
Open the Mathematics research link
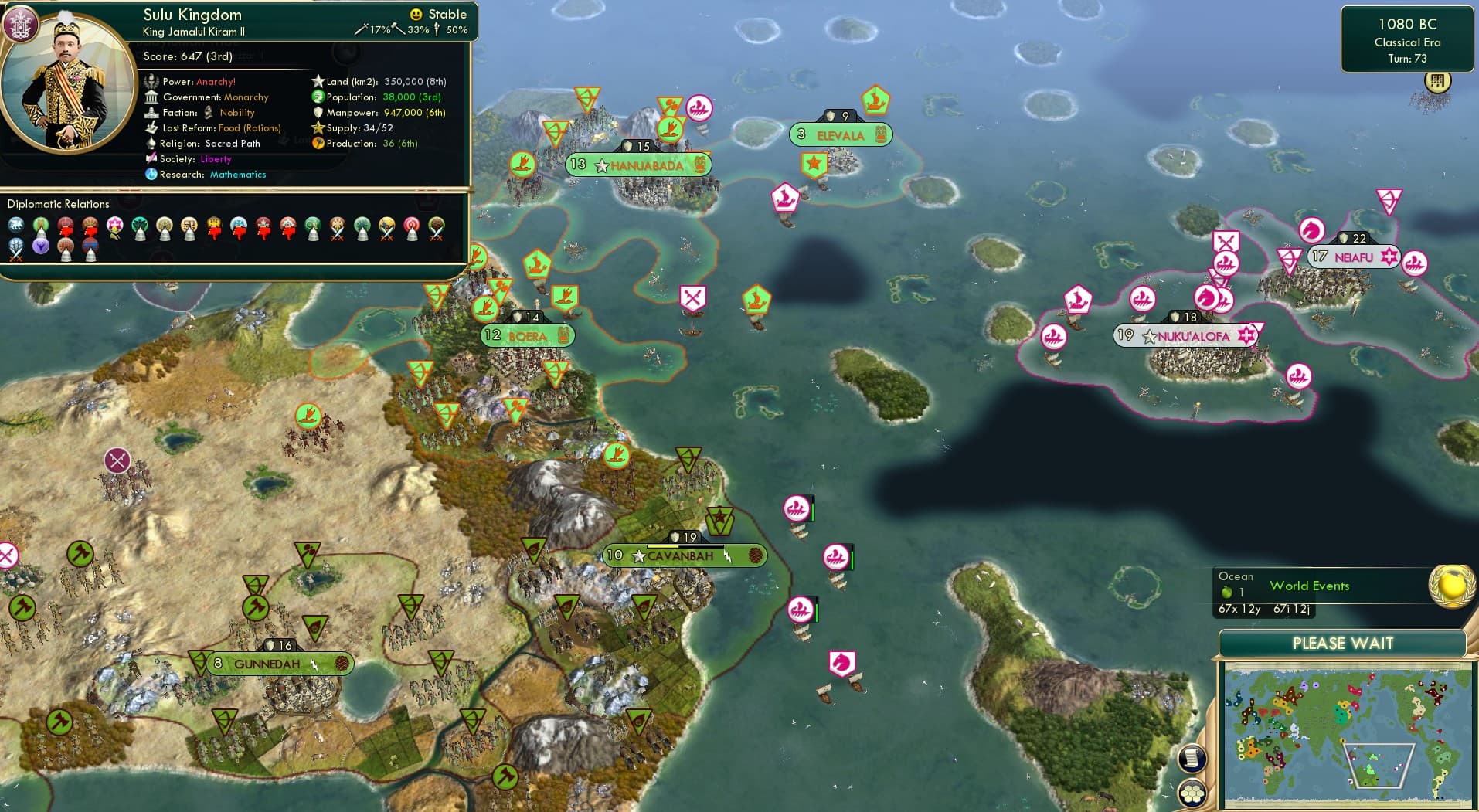[237, 175]
